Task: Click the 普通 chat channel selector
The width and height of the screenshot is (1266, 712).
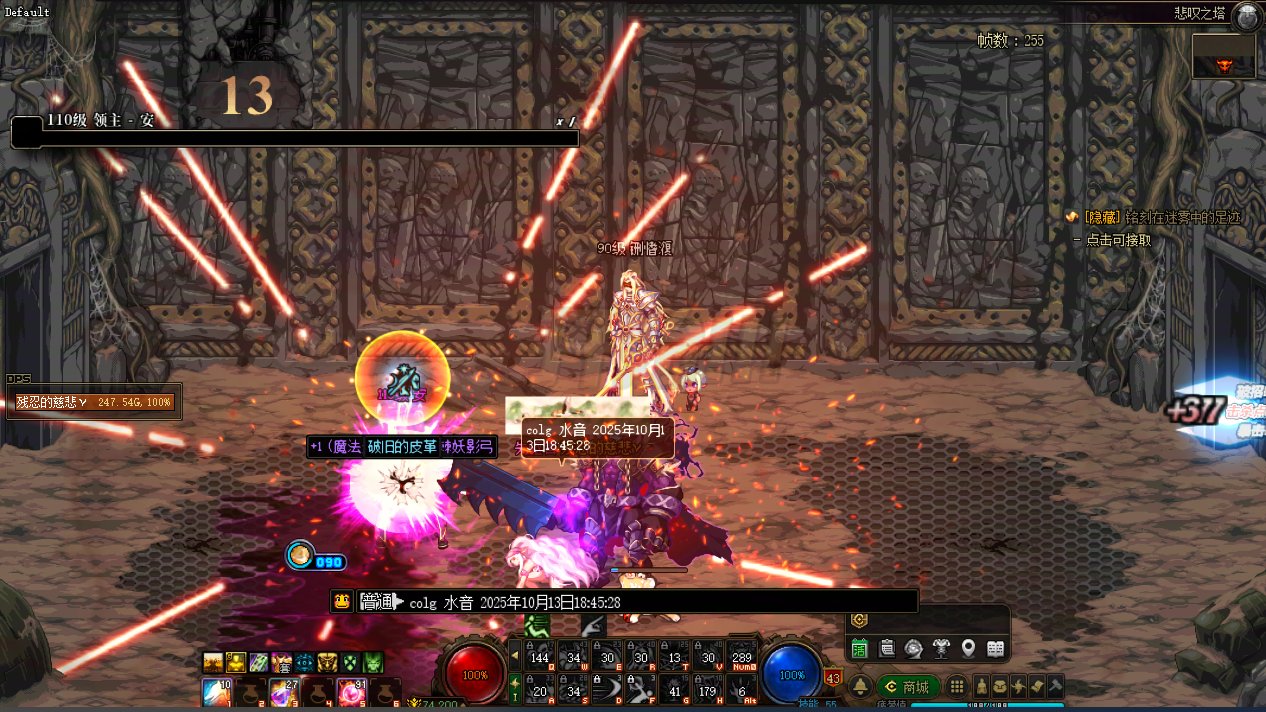Action: (380, 602)
